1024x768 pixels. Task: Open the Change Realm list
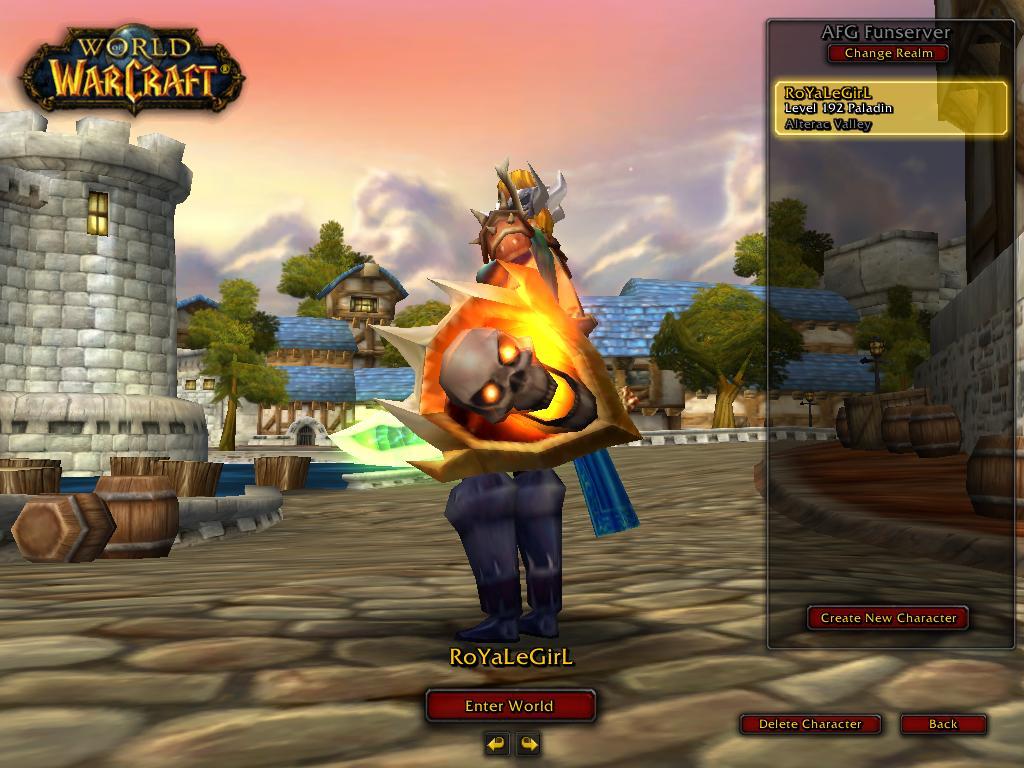point(888,54)
